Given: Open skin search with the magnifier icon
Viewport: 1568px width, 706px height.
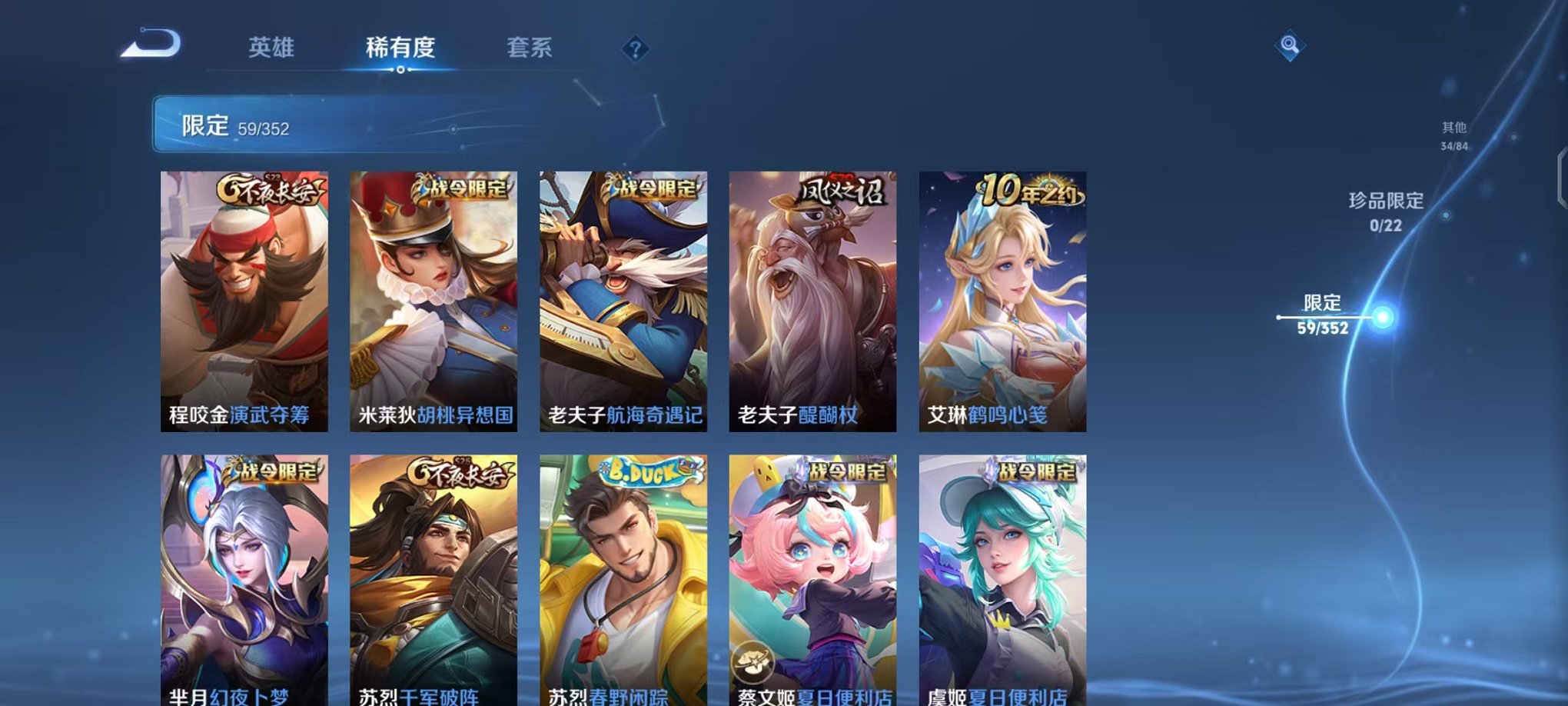Looking at the screenshot, I should 1290,44.
